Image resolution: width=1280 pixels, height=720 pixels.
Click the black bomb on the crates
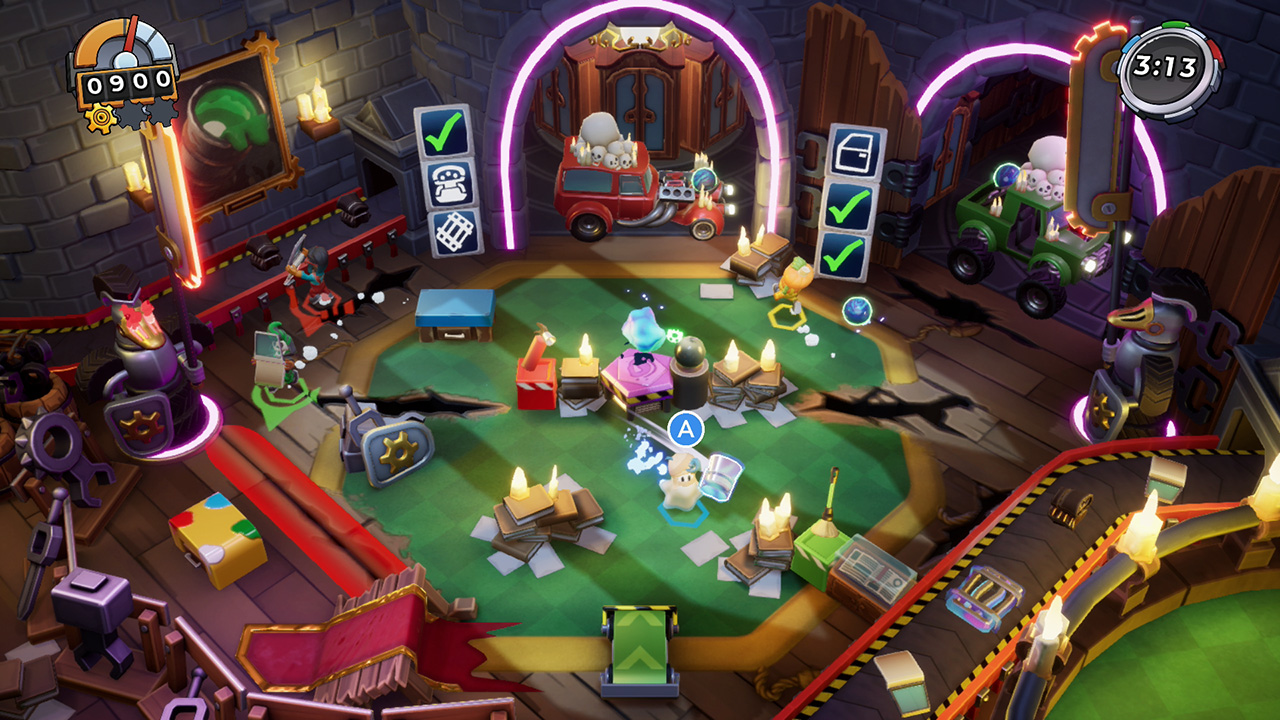(x=692, y=351)
